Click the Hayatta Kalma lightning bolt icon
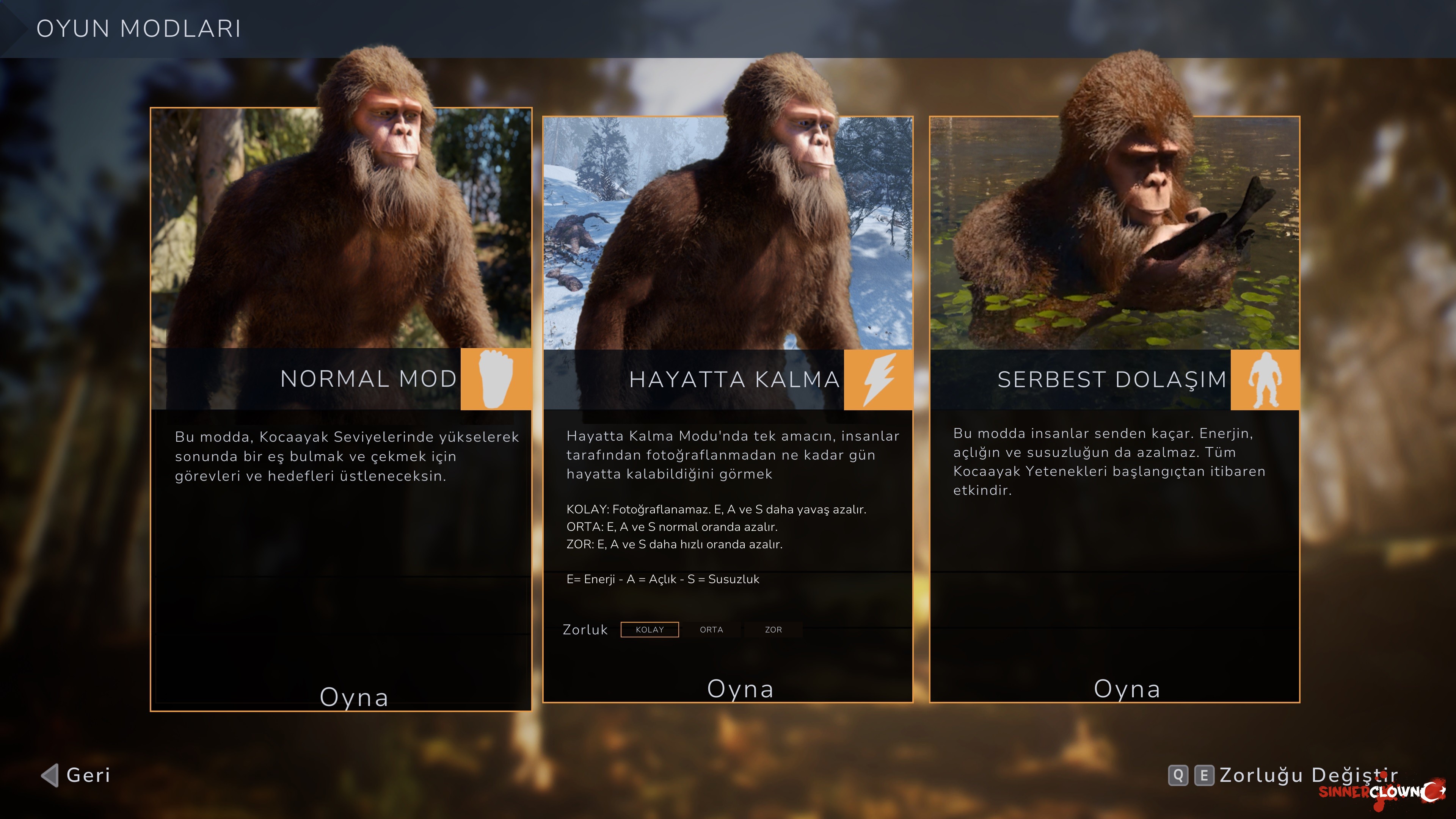The image size is (1456, 819). click(878, 379)
